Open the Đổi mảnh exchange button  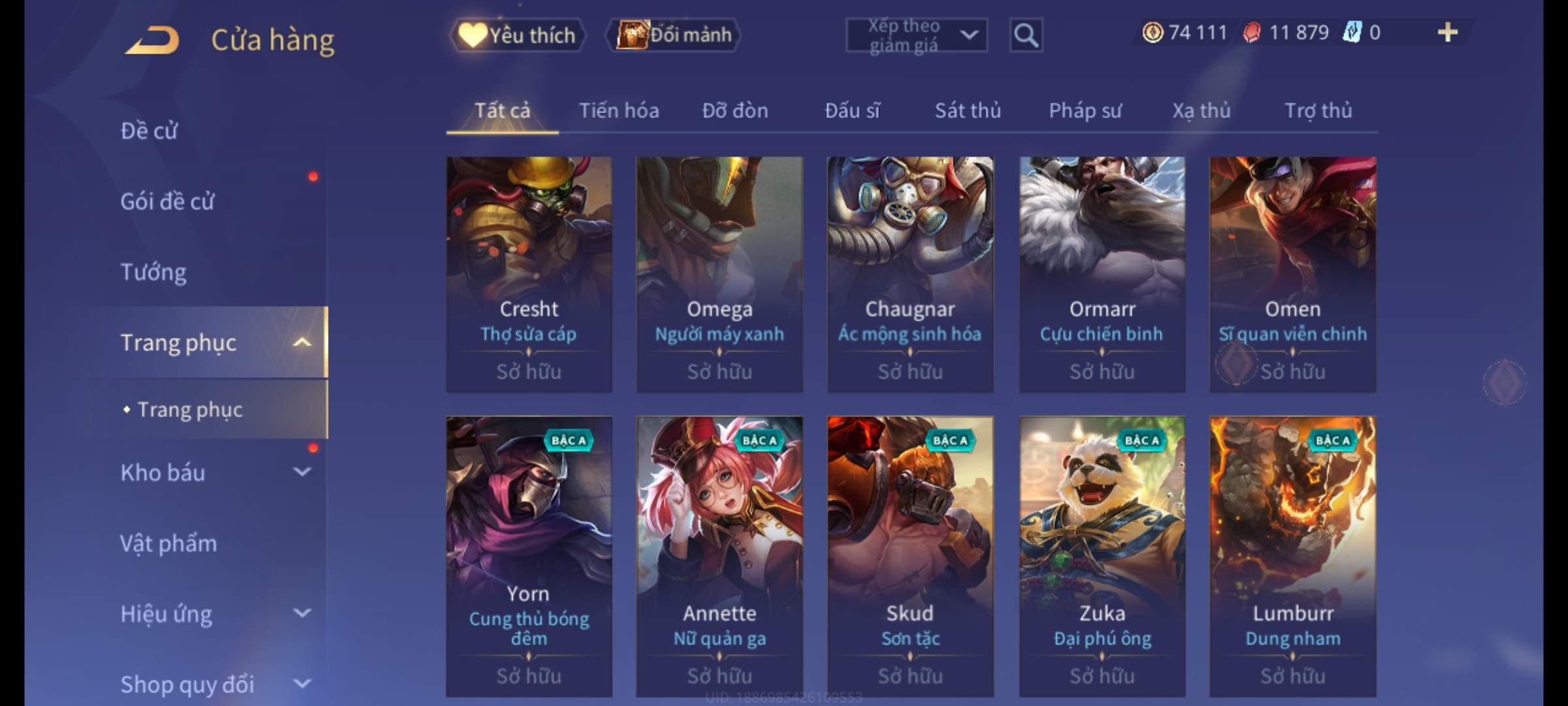pos(674,35)
